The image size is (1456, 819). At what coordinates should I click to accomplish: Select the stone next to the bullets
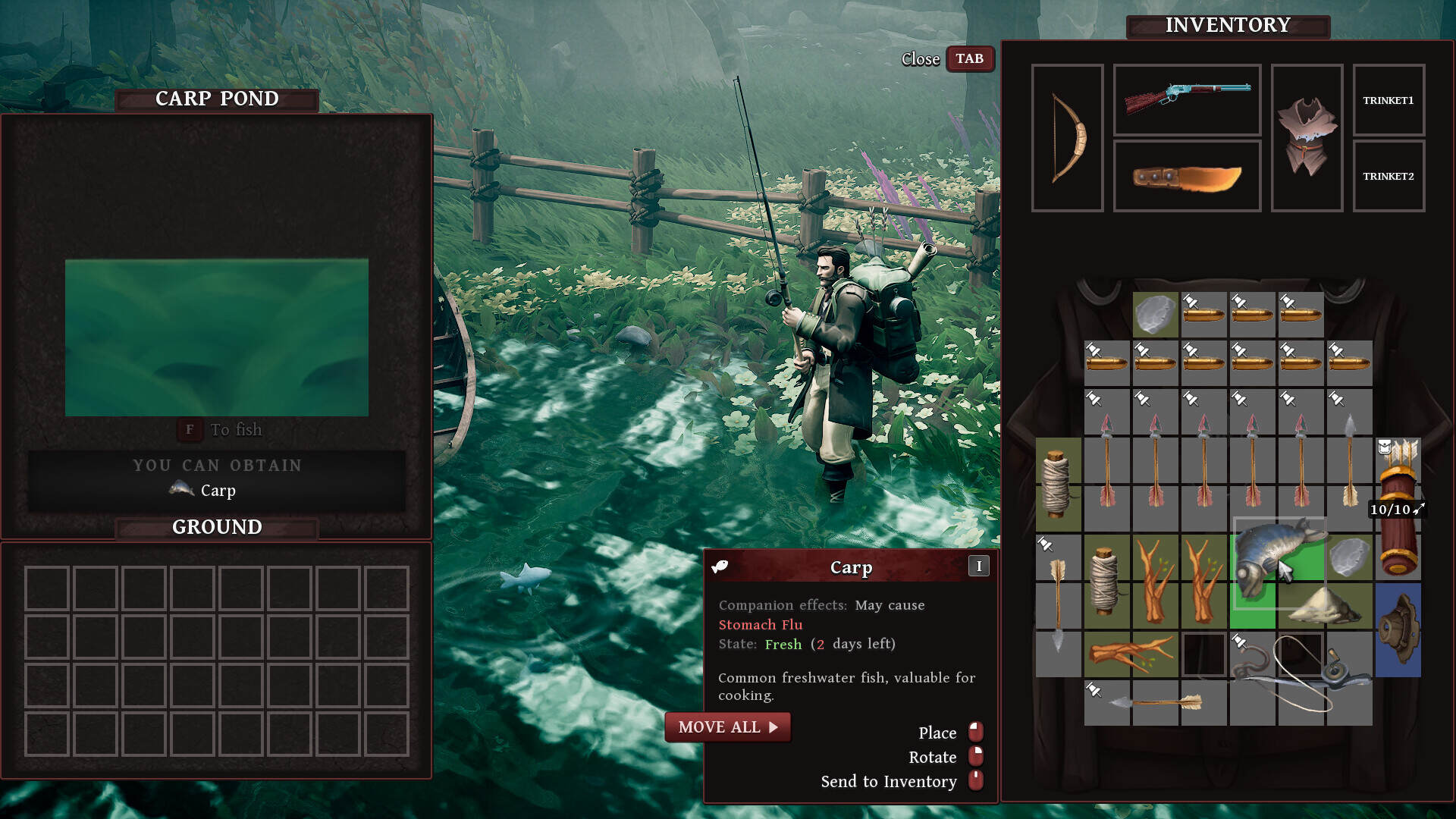(x=1155, y=314)
